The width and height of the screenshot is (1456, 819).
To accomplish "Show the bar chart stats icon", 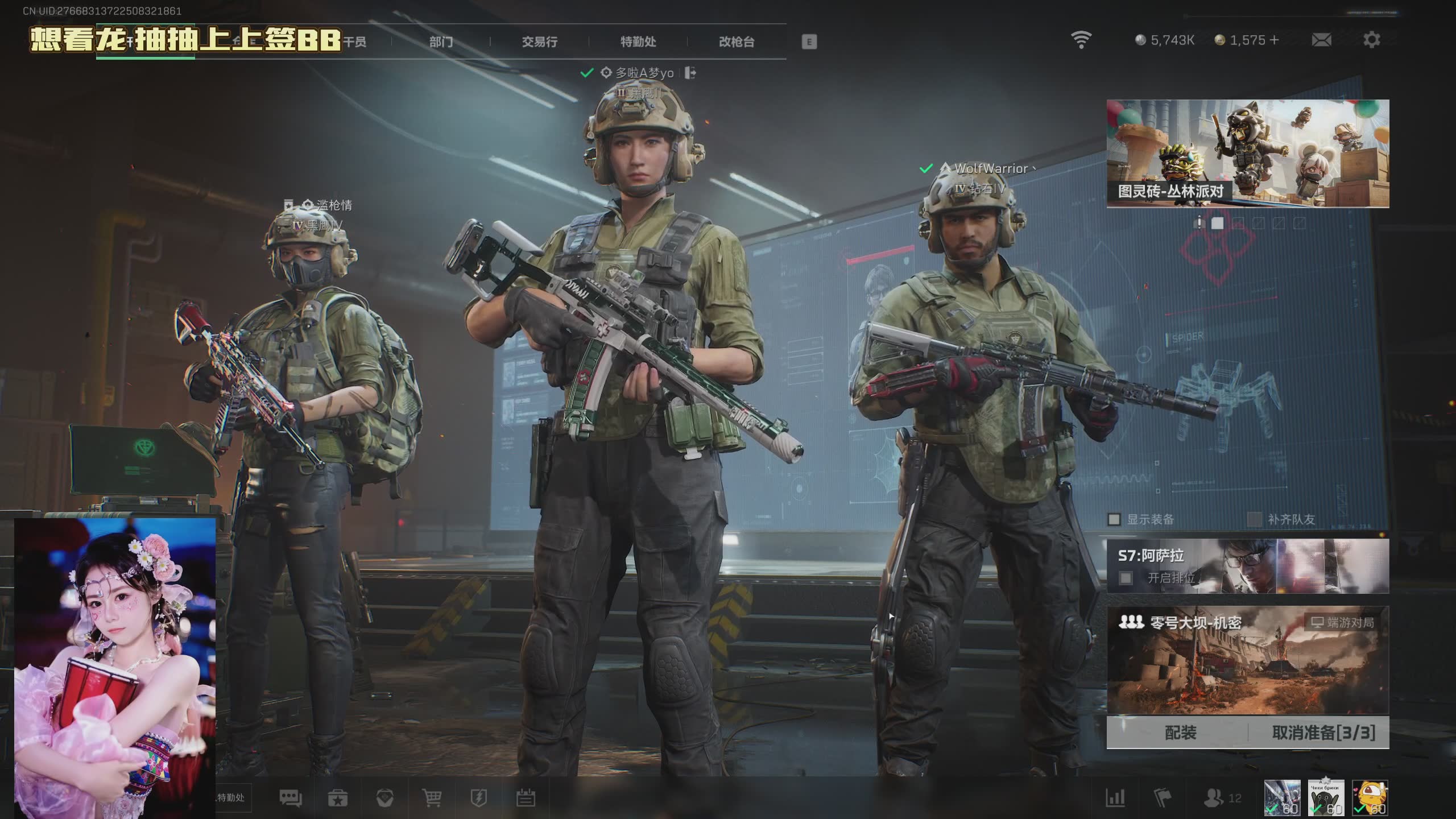I will pos(1115,798).
